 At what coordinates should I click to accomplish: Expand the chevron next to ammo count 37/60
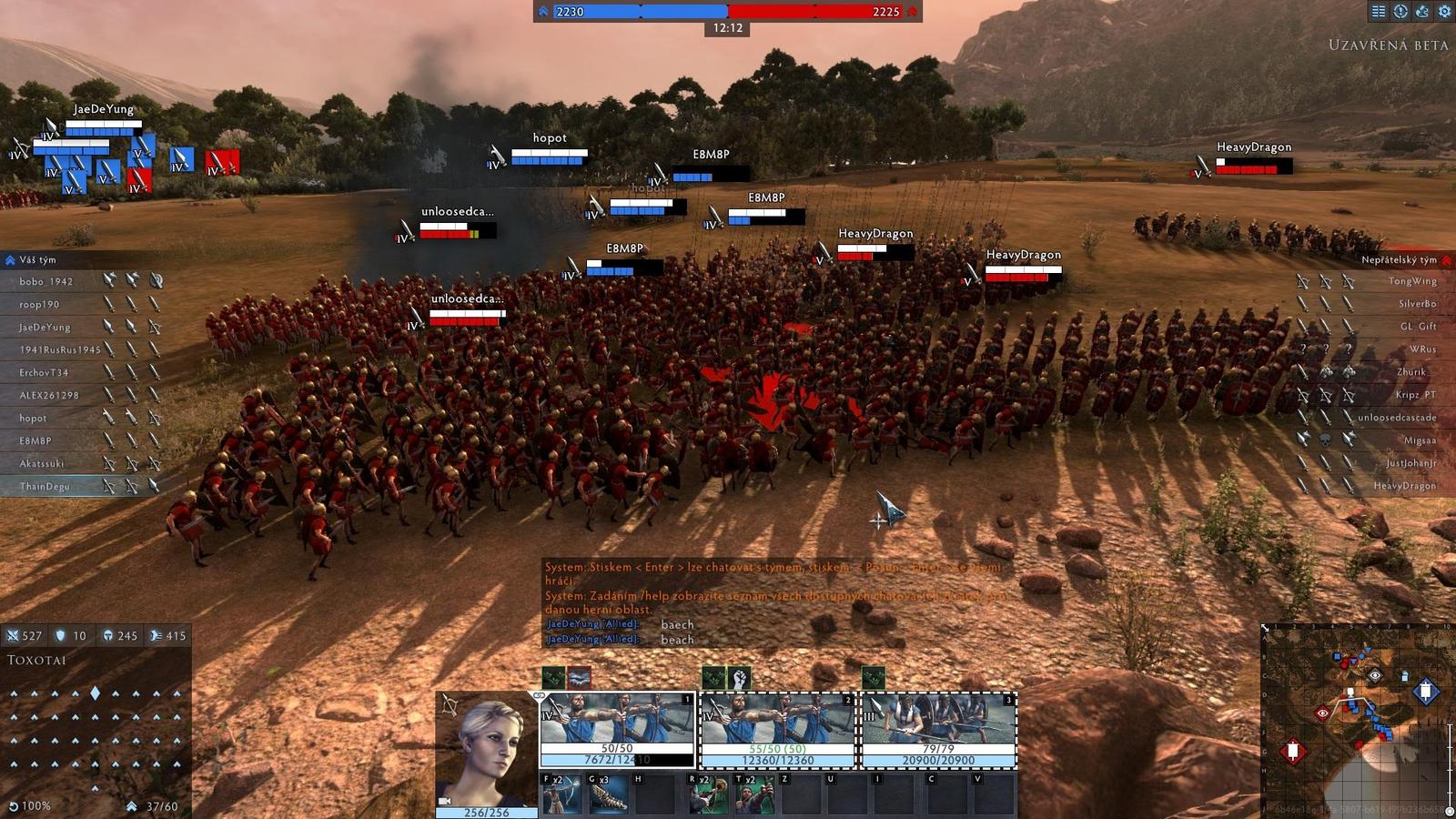click(x=132, y=806)
